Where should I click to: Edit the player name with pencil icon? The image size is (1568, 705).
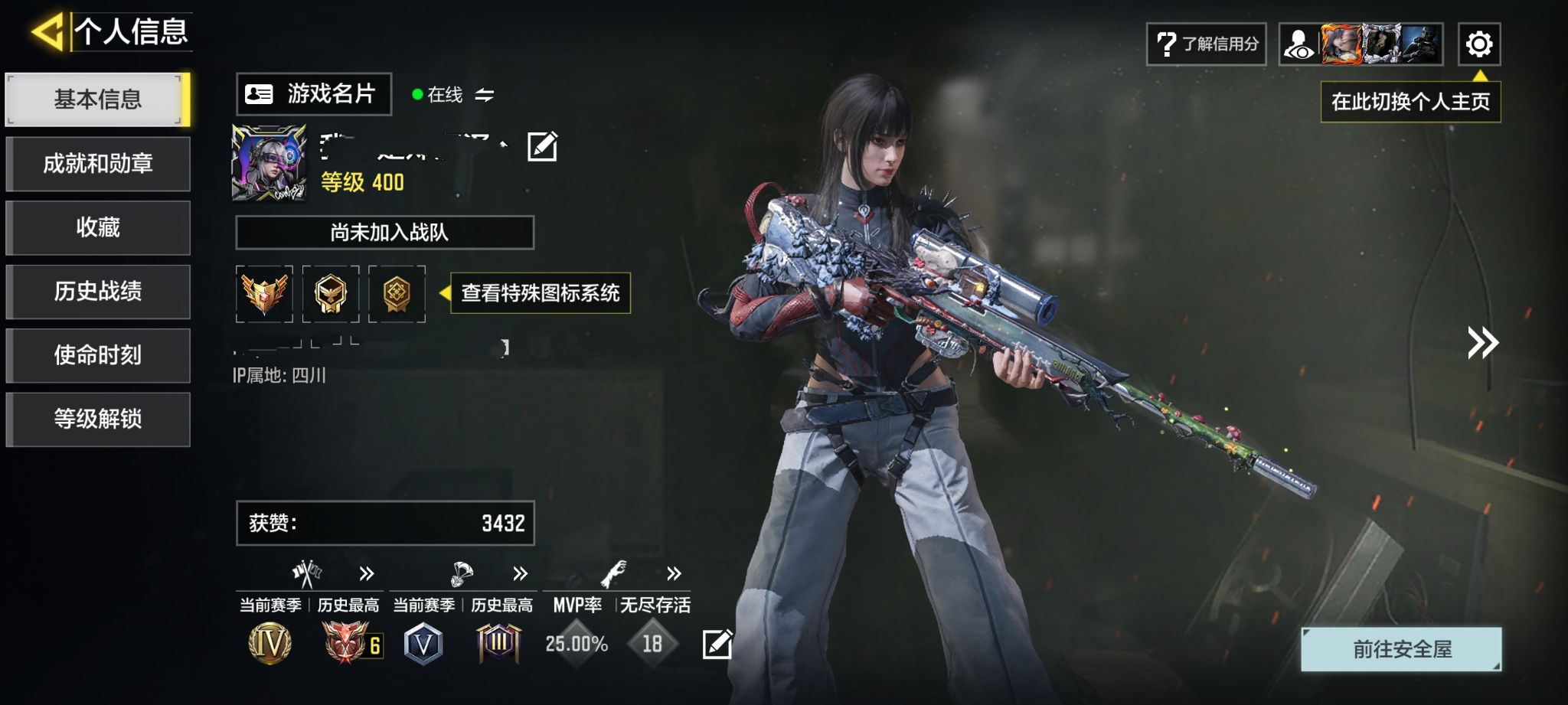click(542, 146)
